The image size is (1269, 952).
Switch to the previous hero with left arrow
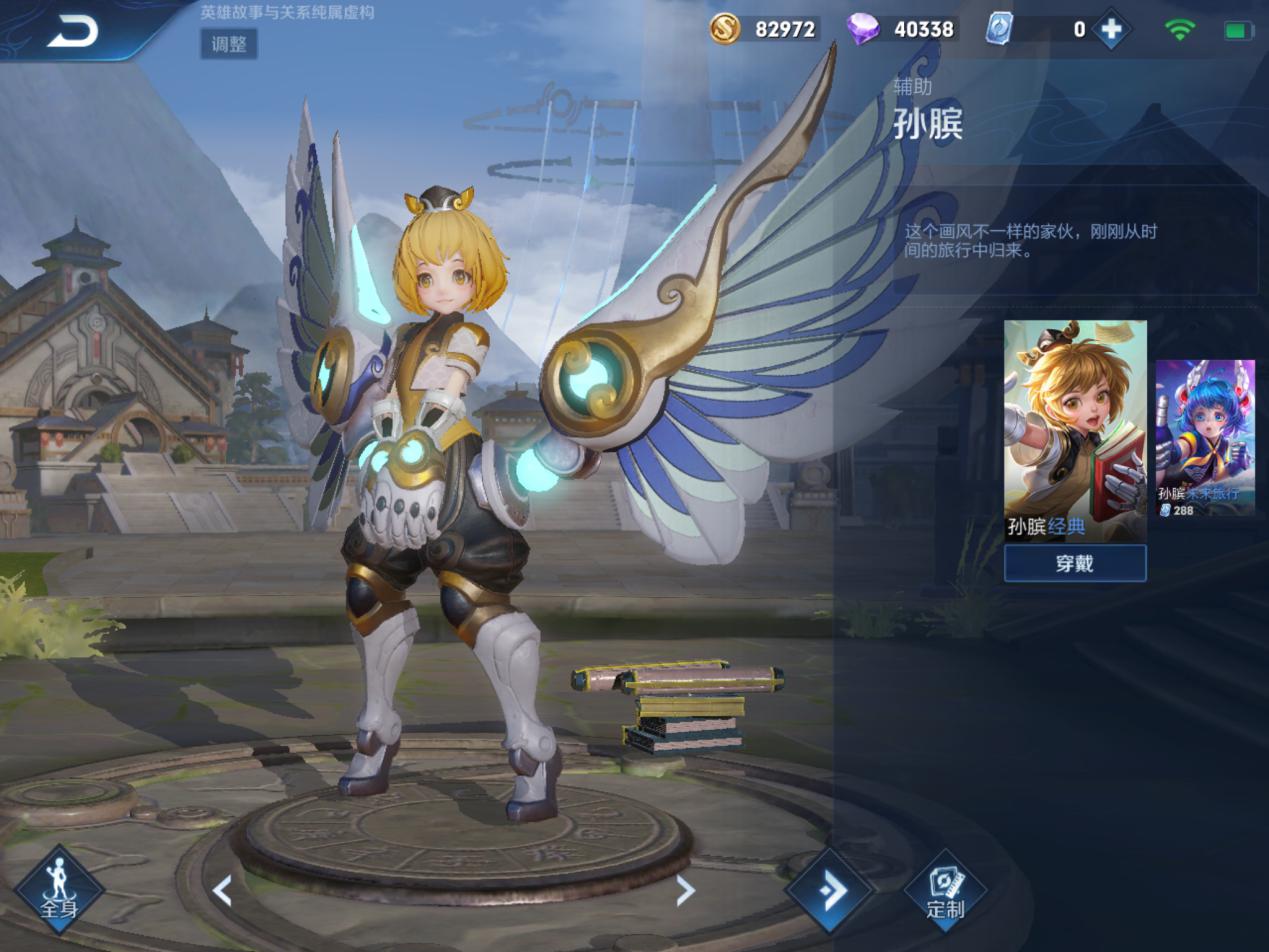222,890
